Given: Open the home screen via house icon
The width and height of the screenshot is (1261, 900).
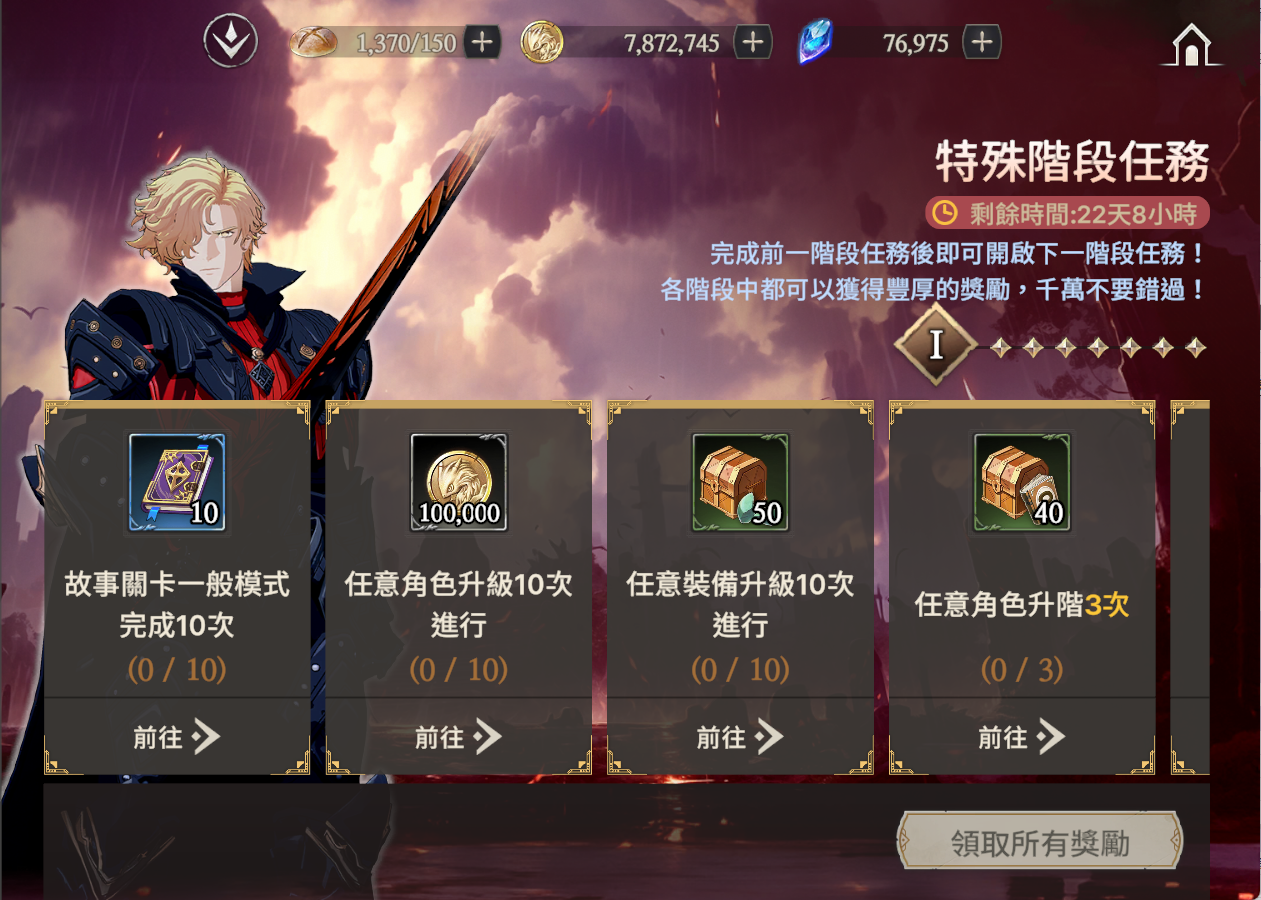Looking at the screenshot, I should coord(1191,46).
